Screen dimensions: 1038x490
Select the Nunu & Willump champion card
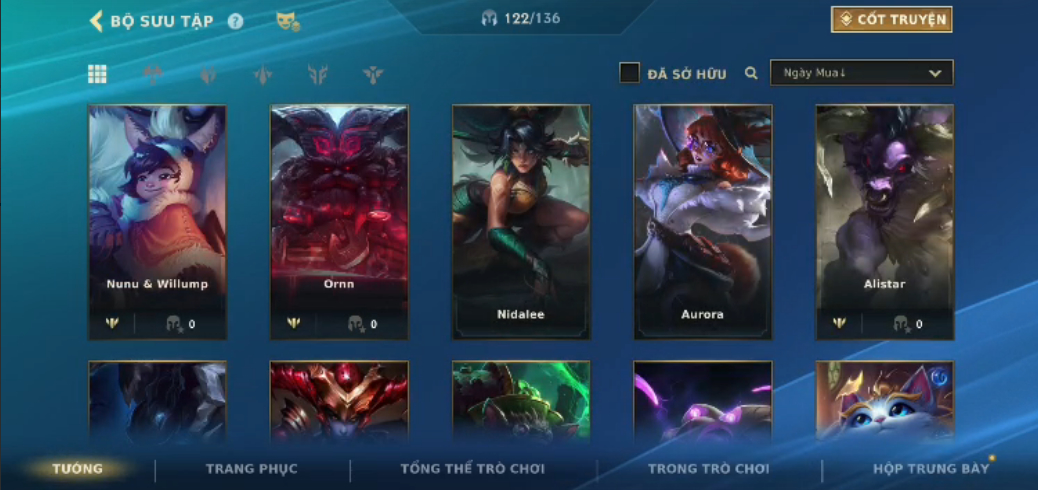tap(157, 222)
